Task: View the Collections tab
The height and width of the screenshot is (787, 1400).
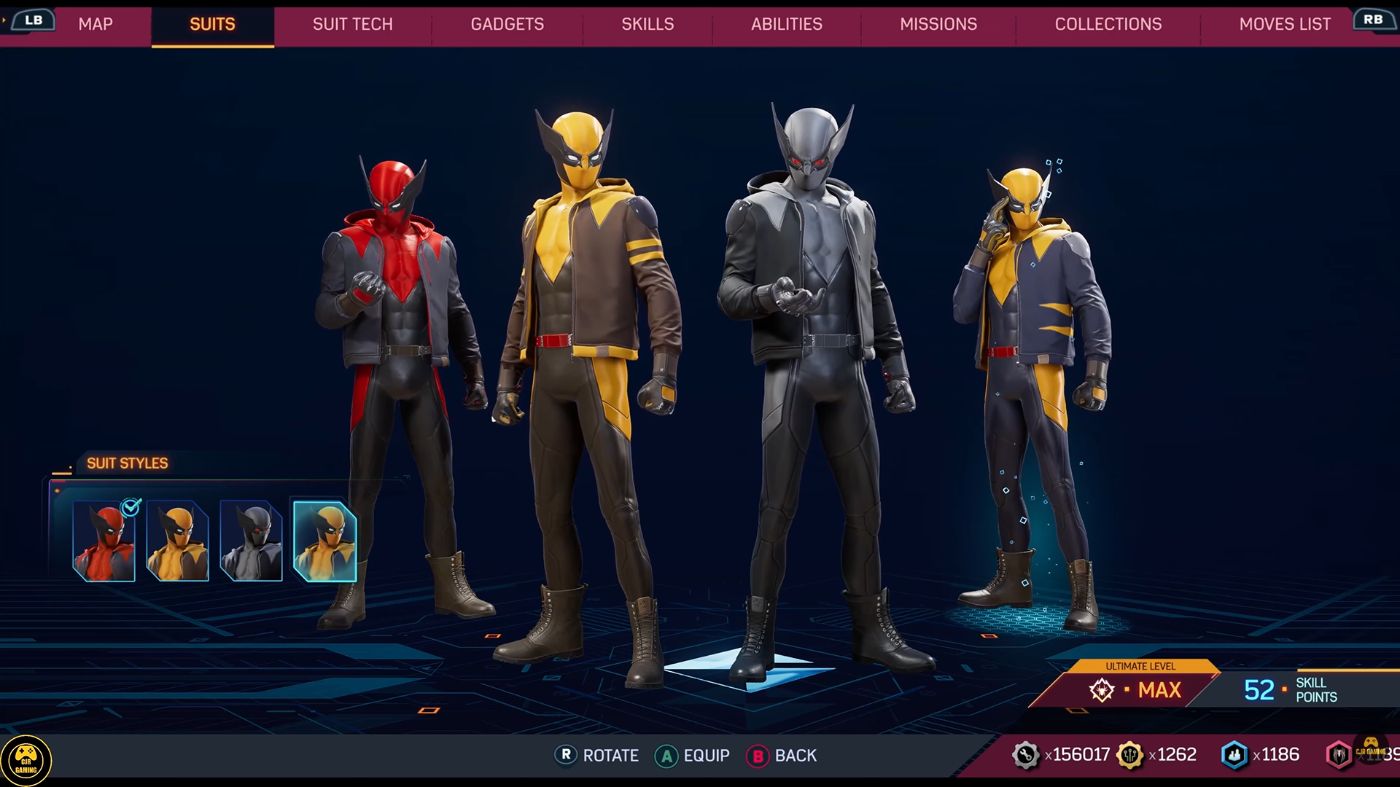Action: pyautogui.click(x=1108, y=24)
